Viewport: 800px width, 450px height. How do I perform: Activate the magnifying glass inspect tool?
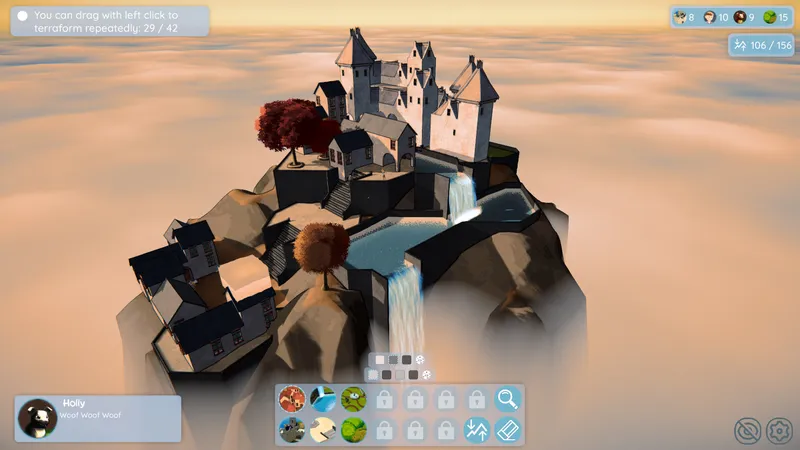tap(508, 399)
